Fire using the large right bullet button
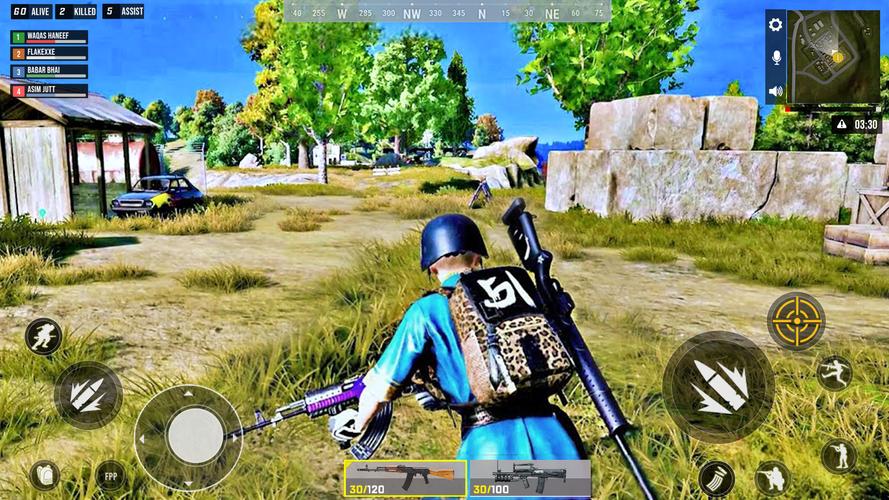The width and height of the screenshot is (889, 500). pyautogui.click(x=717, y=387)
